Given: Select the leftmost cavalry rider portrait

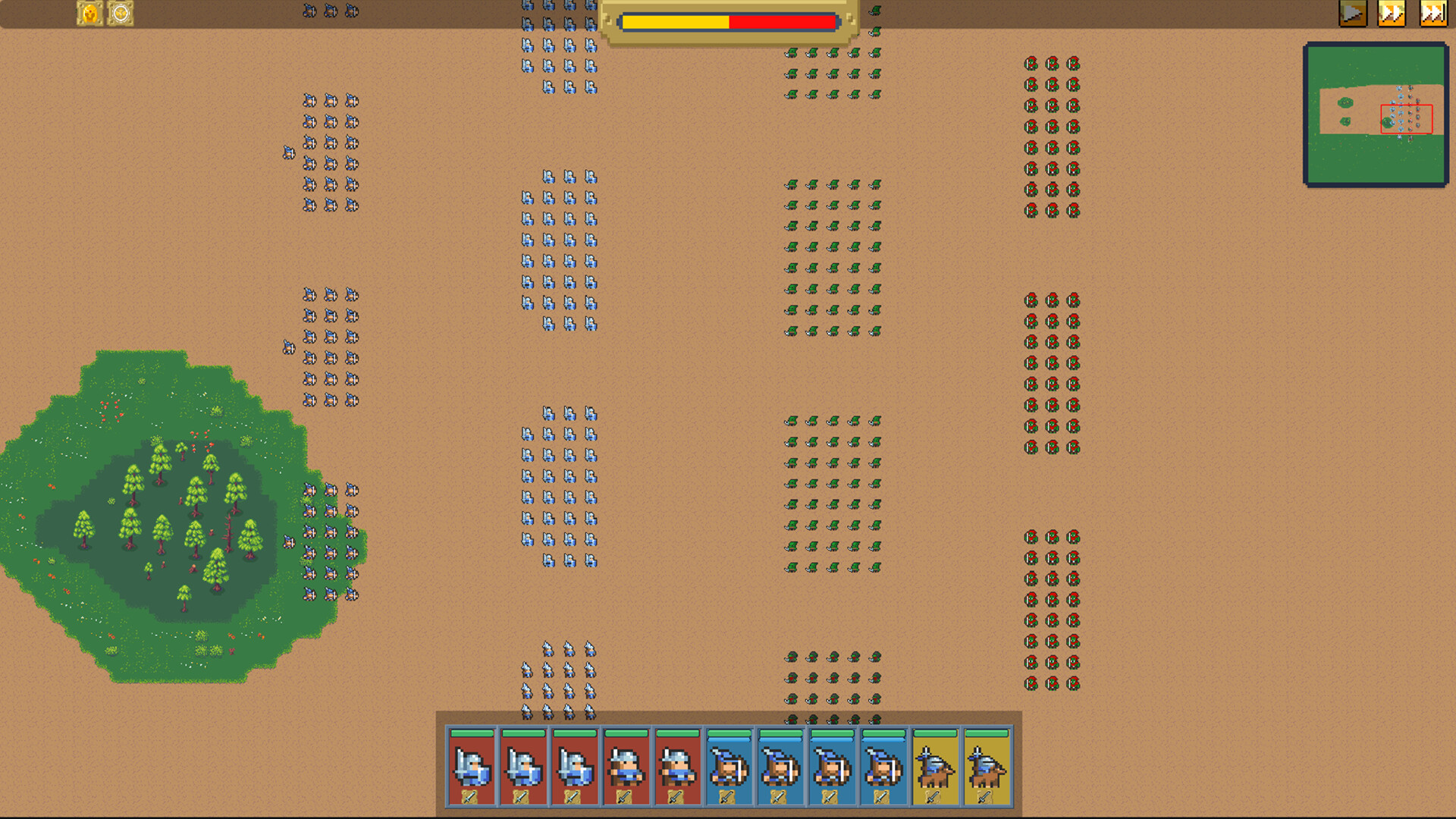Looking at the screenshot, I should pos(934,767).
